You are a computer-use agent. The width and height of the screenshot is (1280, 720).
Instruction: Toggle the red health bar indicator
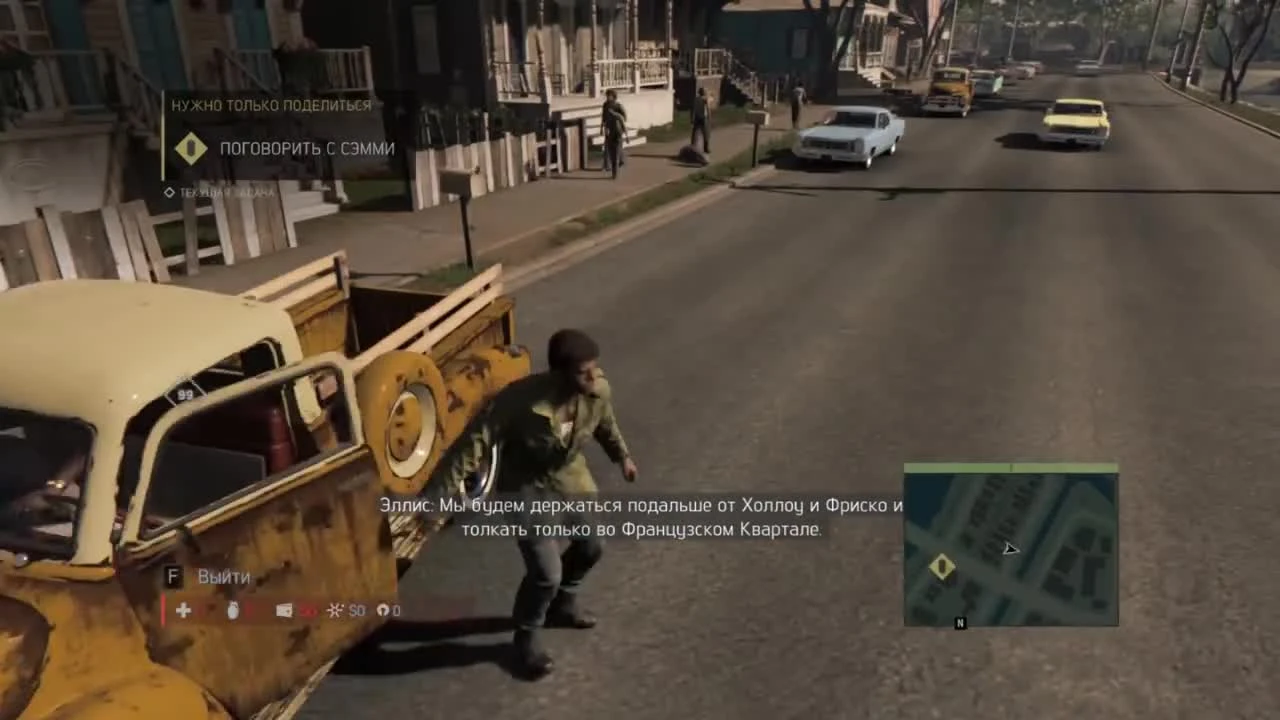(x=163, y=610)
